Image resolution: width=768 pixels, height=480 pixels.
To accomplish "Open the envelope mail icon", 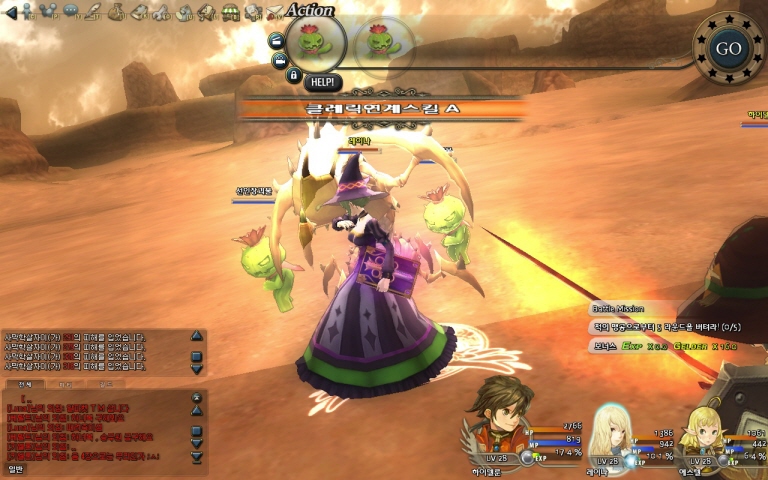I will 274,12.
